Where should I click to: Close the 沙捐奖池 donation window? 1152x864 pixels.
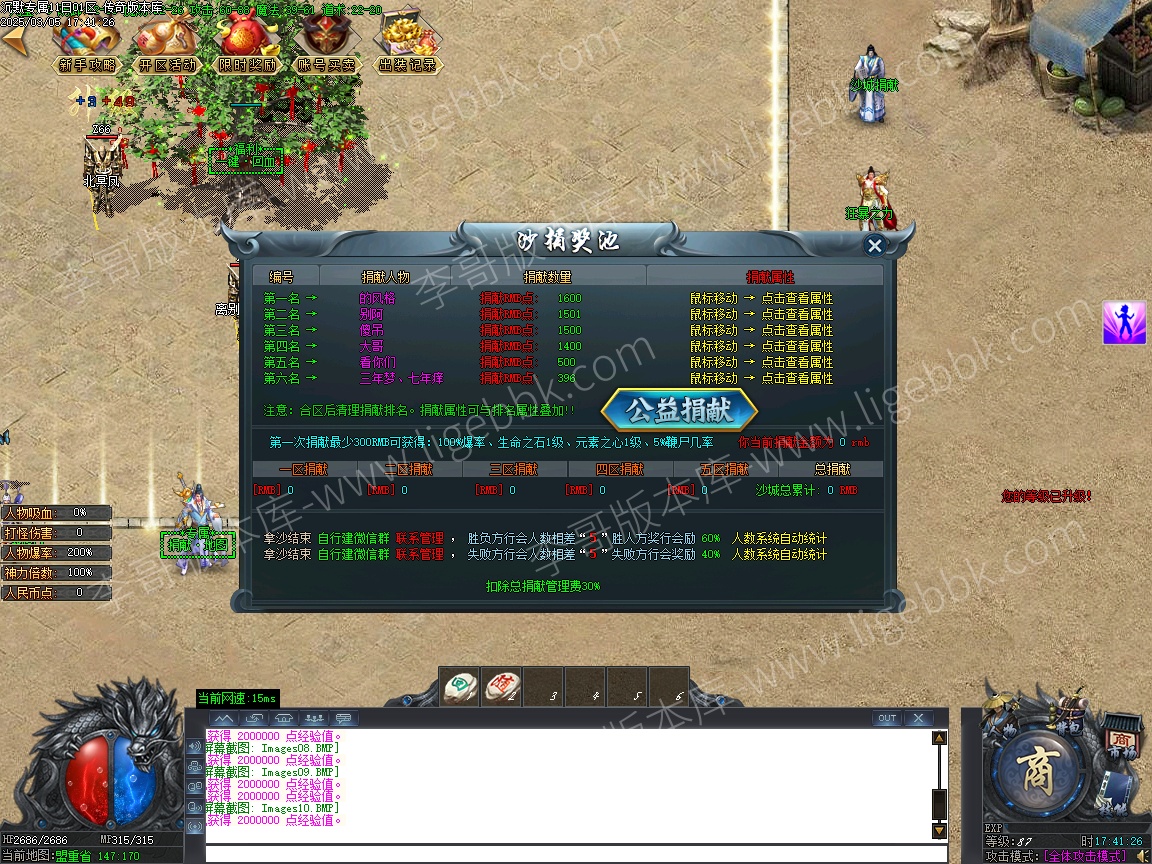click(x=875, y=246)
